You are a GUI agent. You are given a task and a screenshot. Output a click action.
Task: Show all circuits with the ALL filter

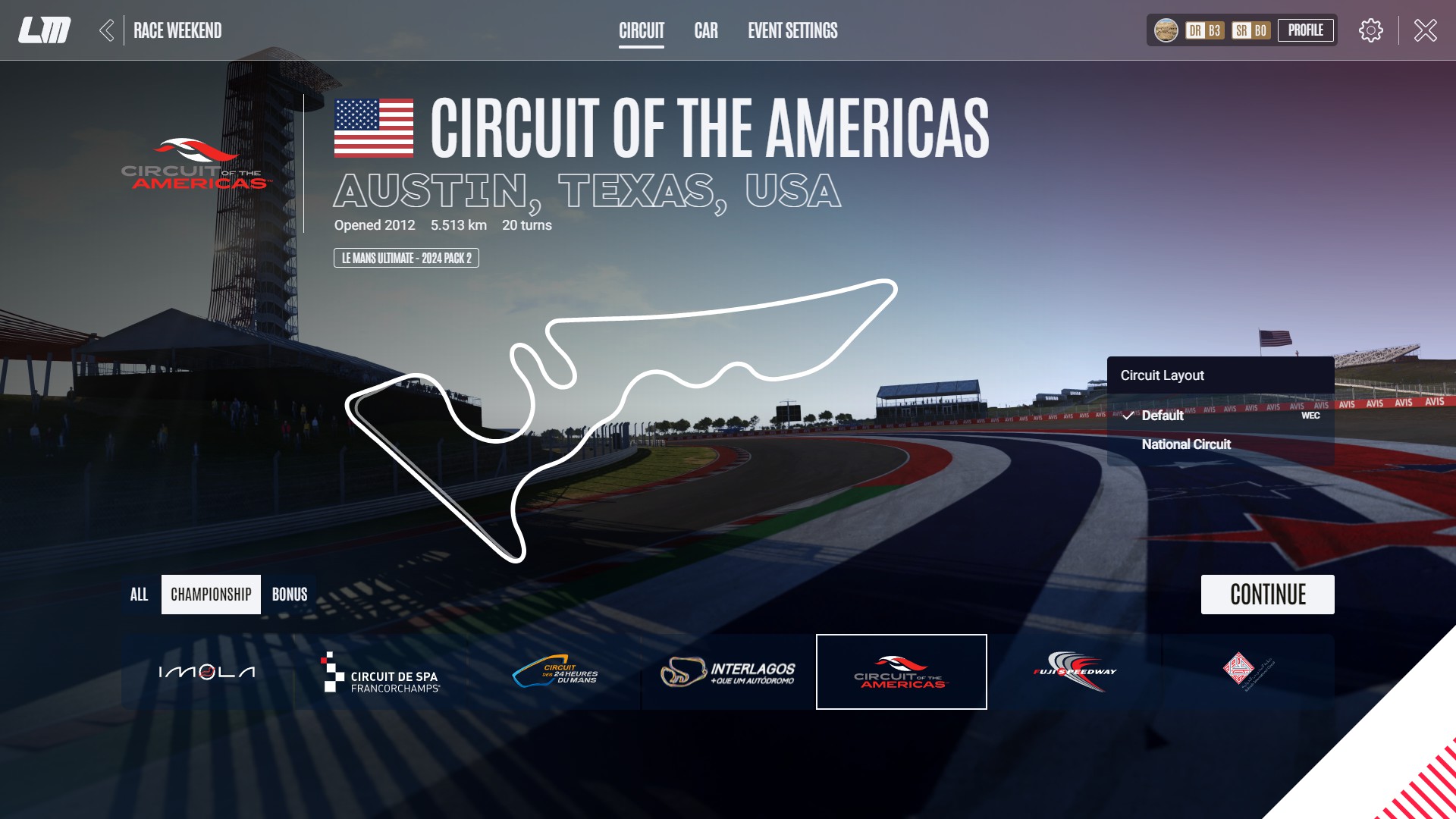[140, 595]
